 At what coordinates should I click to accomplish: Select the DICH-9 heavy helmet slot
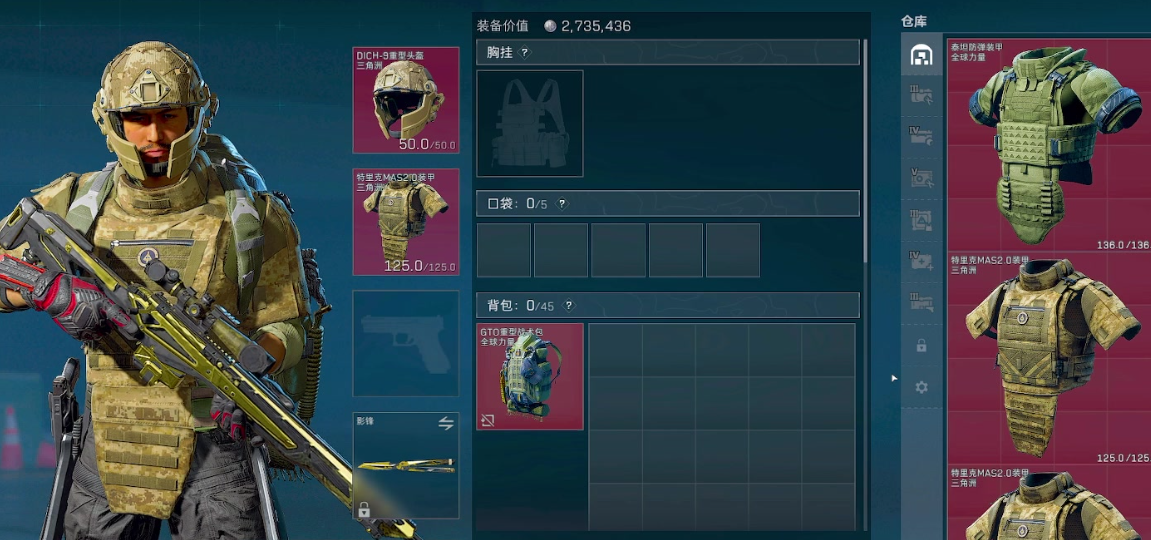click(x=406, y=99)
